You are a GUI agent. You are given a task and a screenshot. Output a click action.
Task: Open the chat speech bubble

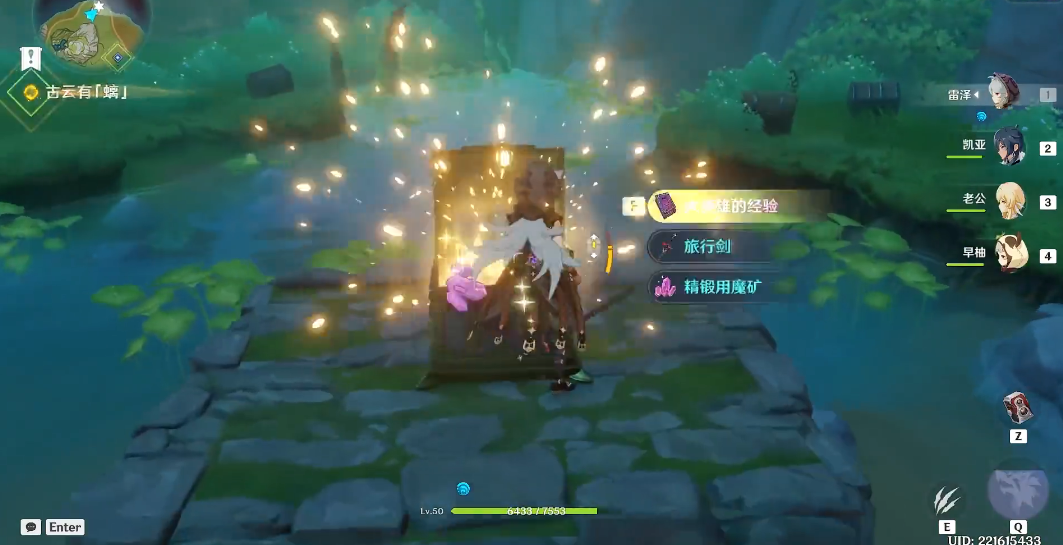[x=31, y=527]
